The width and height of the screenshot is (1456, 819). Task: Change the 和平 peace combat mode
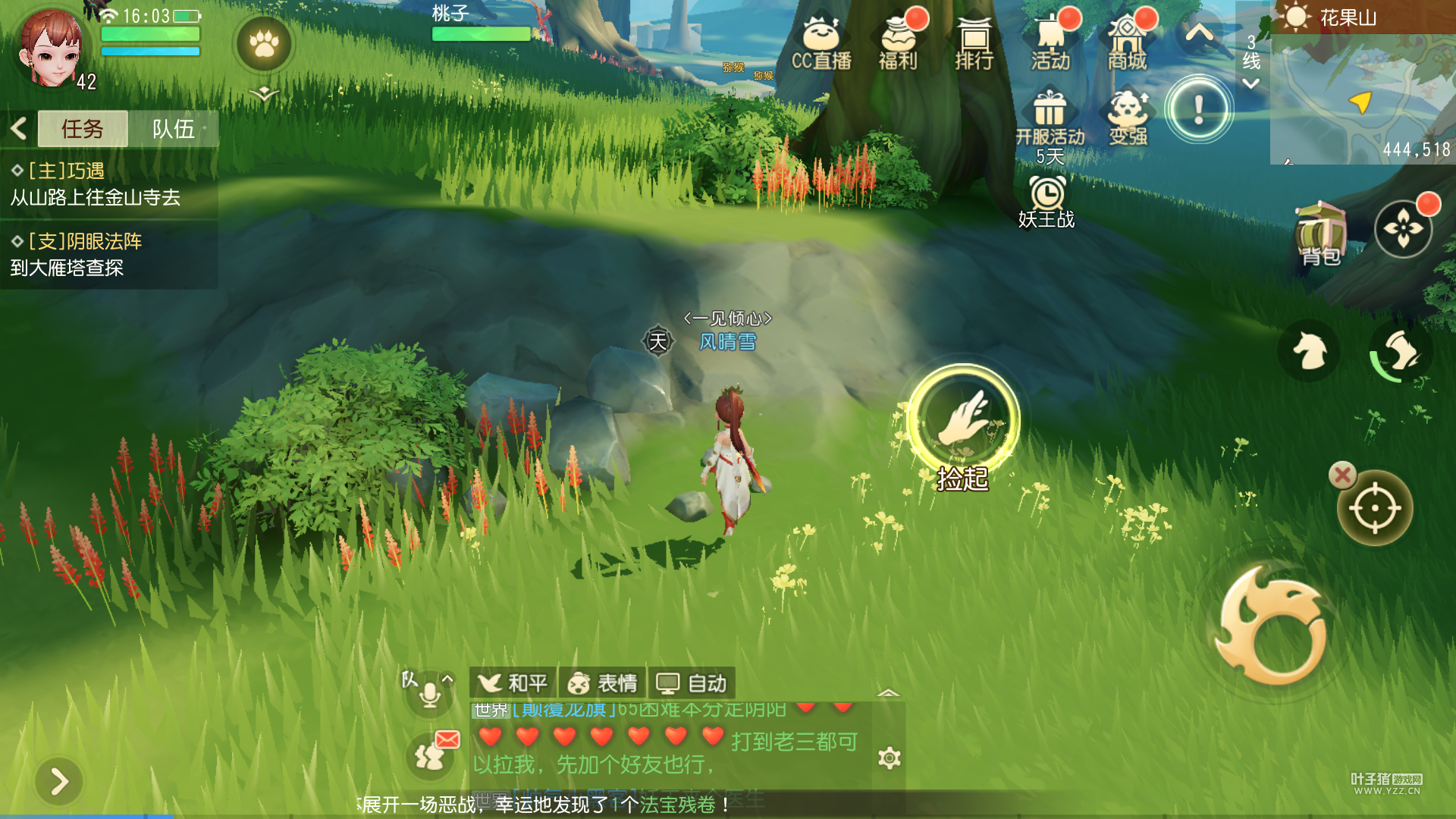pos(513,683)
